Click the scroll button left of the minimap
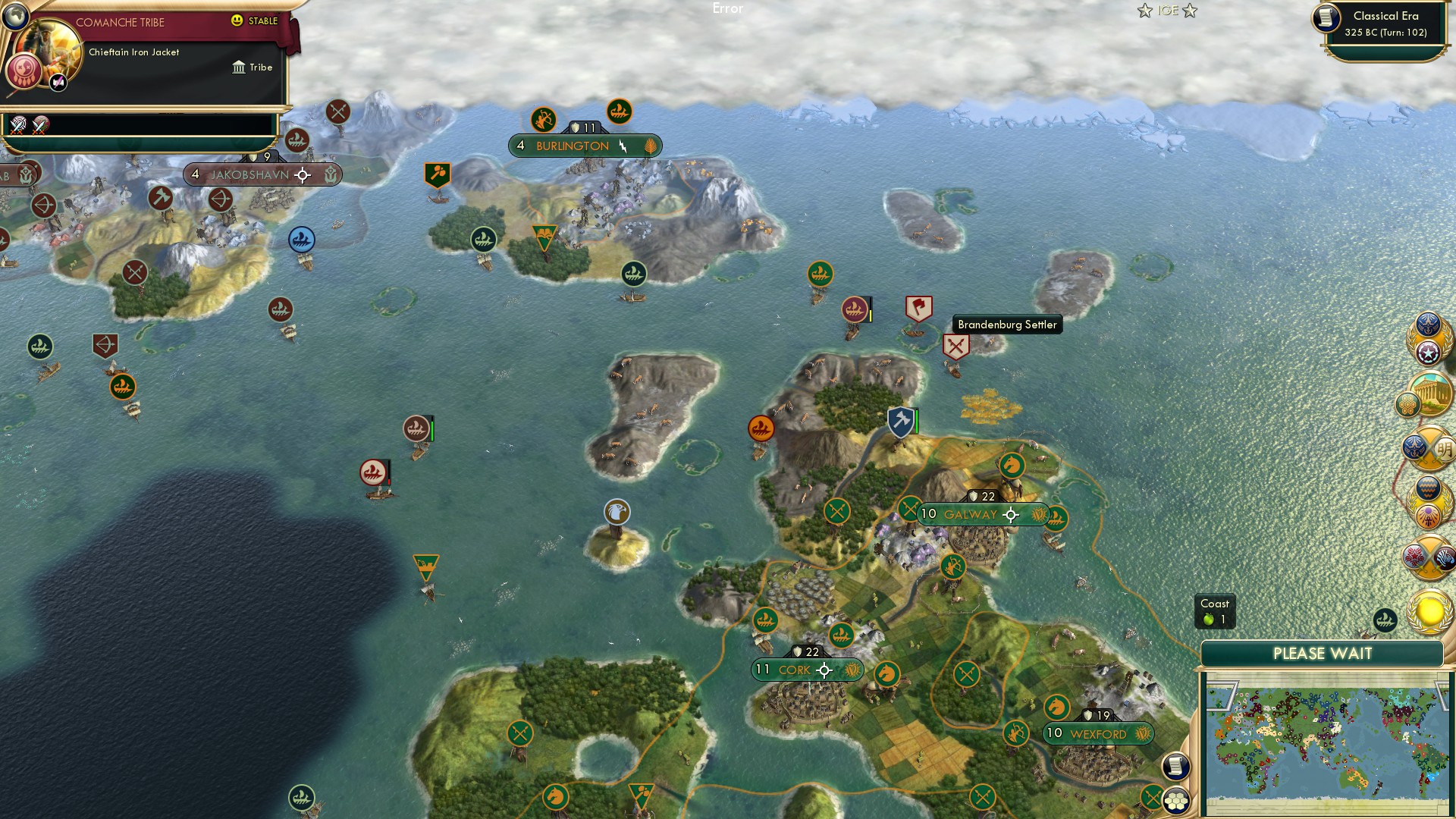Viewport: 1456px width, 819px height. tap(1175, 766)
